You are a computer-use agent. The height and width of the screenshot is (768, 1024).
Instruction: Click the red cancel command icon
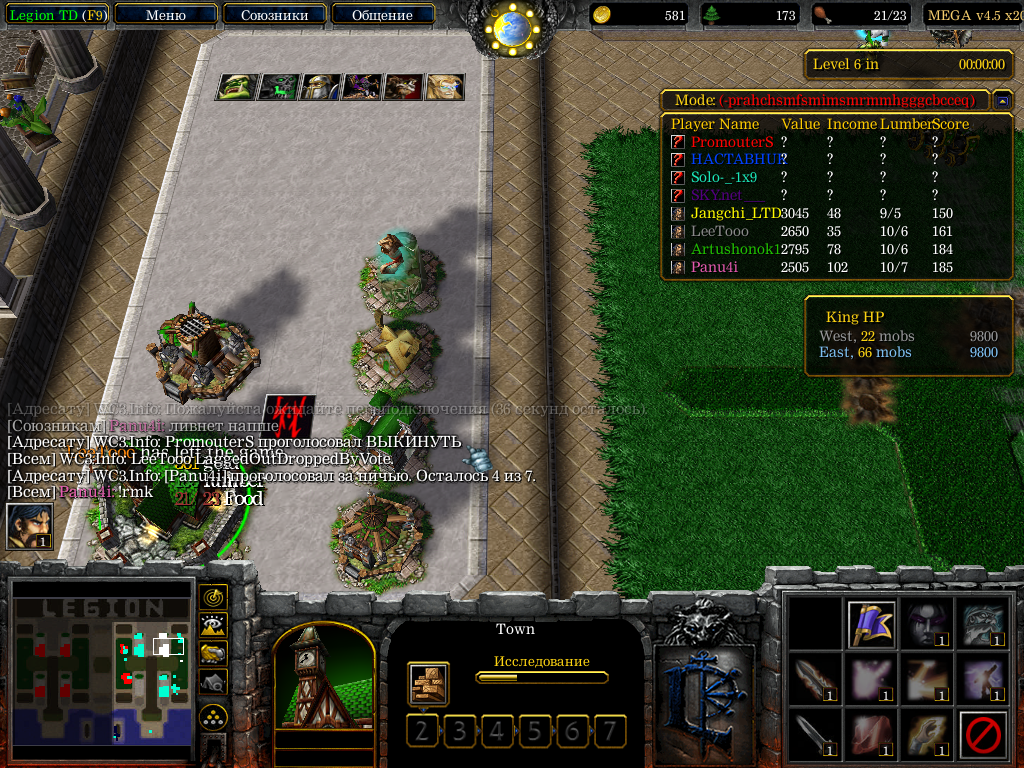(x=982, y=735)
